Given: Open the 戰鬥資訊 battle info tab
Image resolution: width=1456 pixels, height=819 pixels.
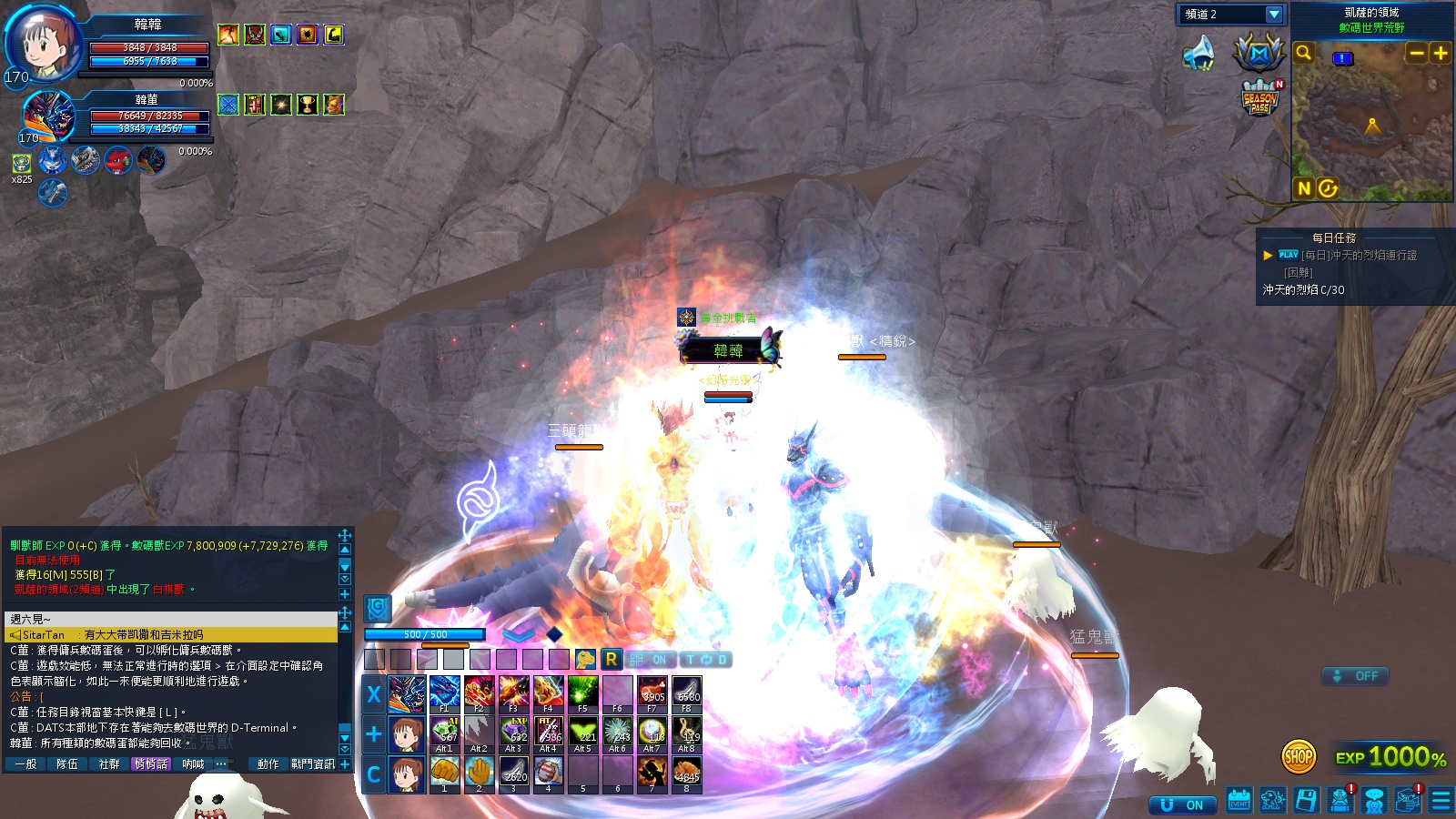Looking at the screenshot, I should coord(313,764).
